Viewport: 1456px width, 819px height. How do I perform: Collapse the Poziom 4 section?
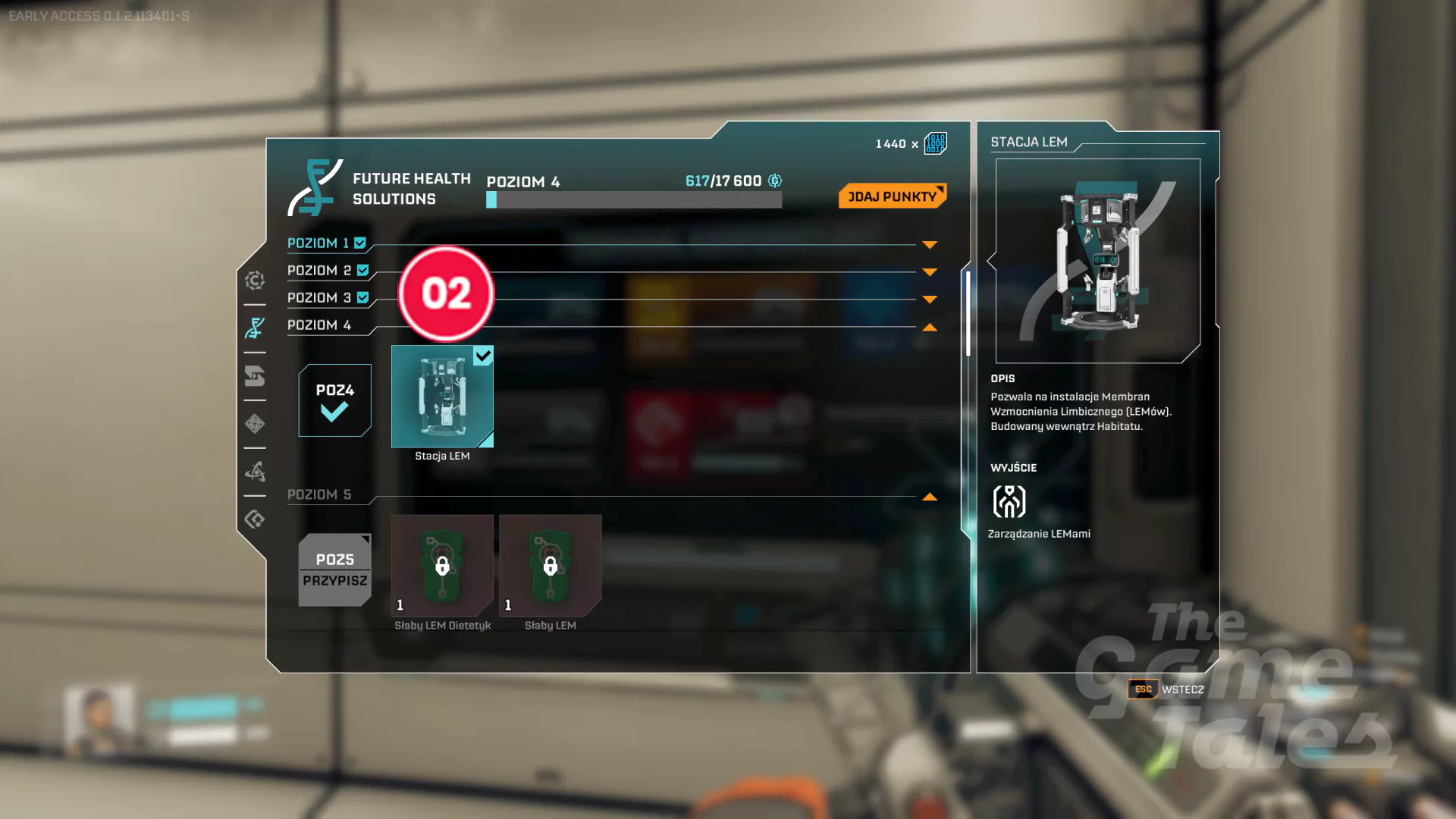pyautogui.click(x=930, y=328)
